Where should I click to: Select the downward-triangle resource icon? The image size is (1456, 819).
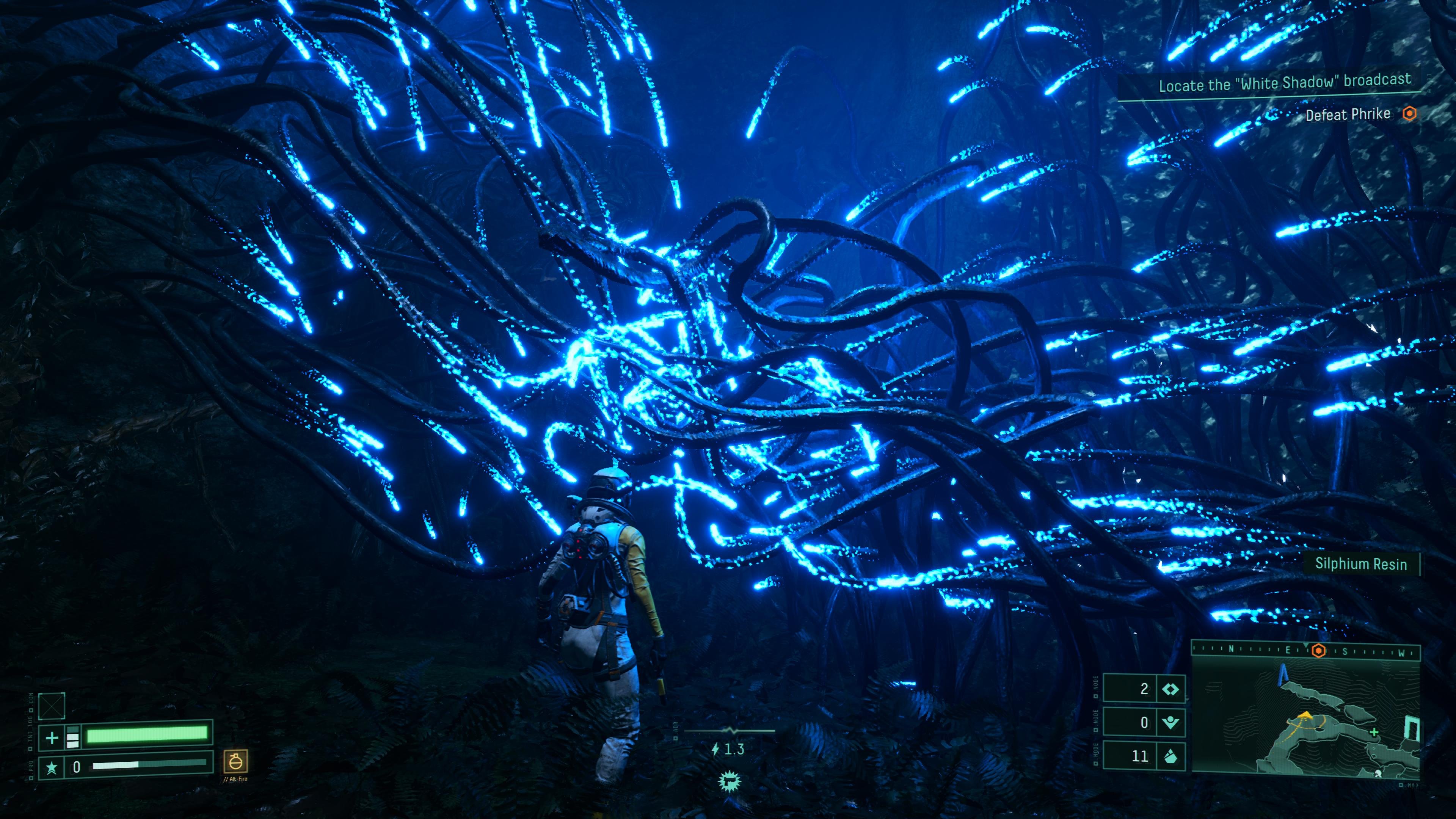point(1170,722)
